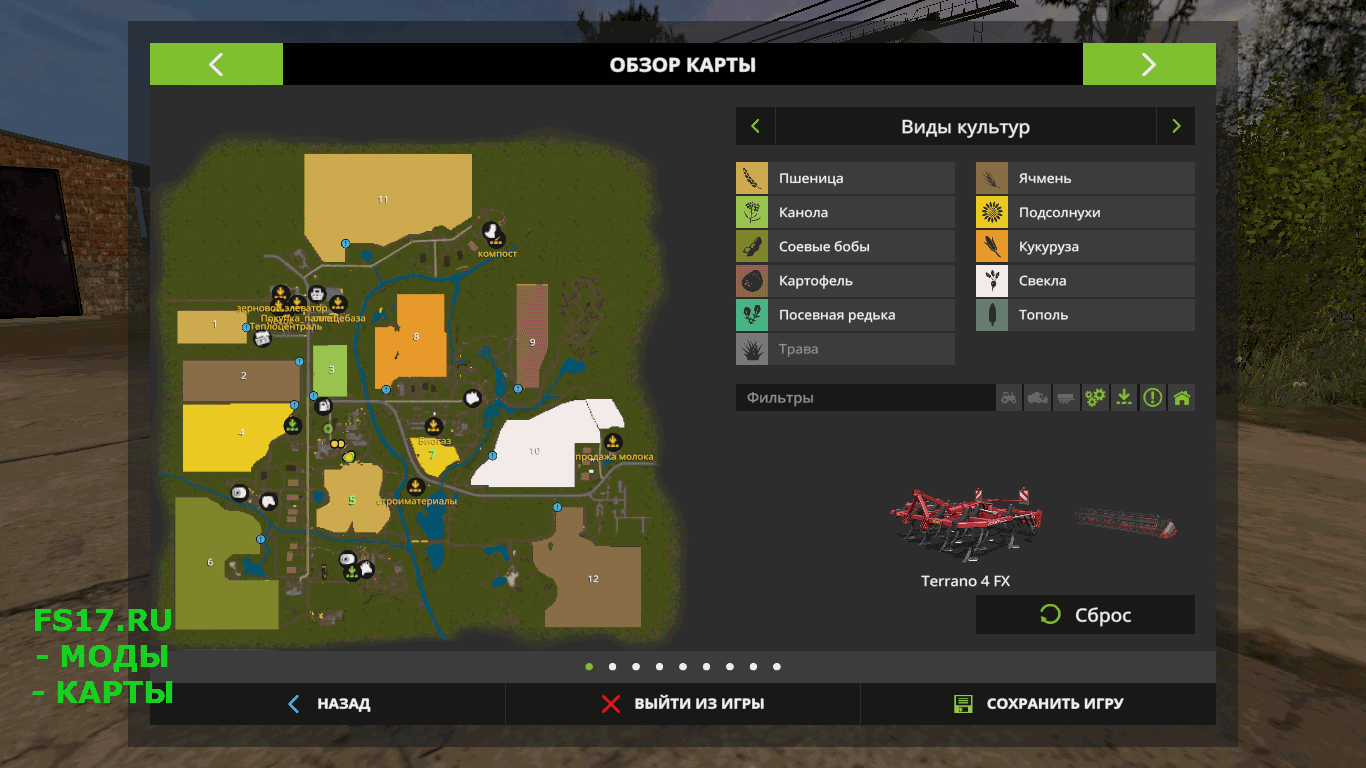
Task: Click the Сброс reset button
Action: coord(1085,615)
